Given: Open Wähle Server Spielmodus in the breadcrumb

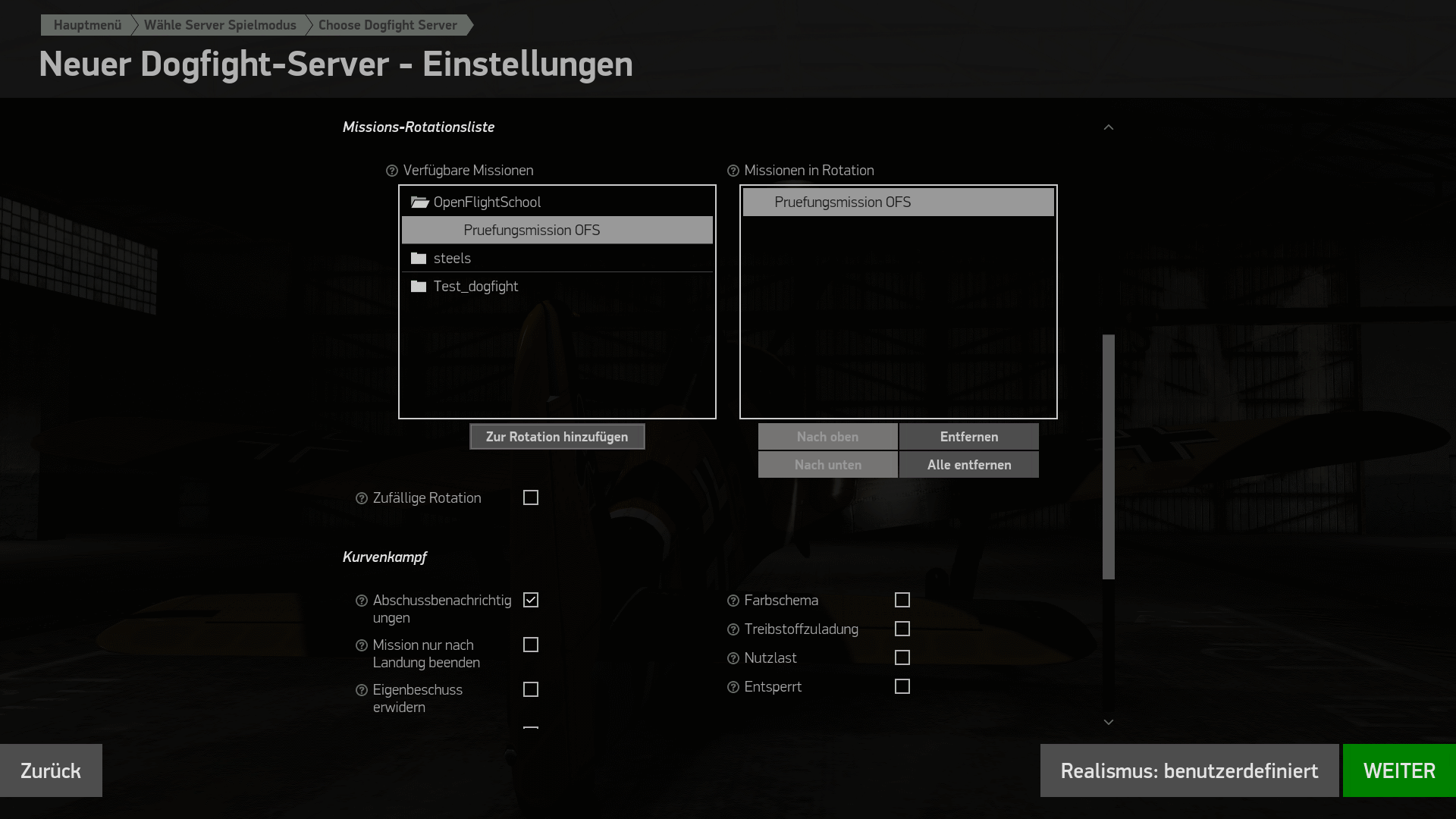Looking at the screenshot, I should click(220, 24).
